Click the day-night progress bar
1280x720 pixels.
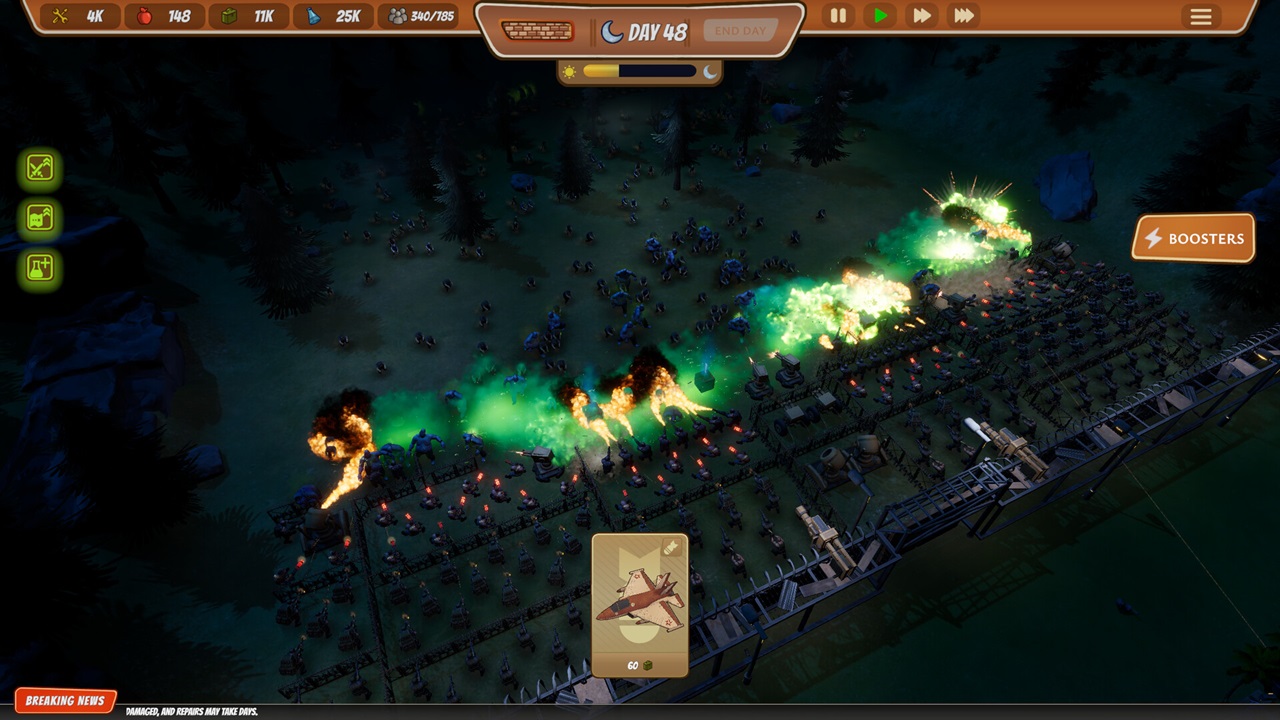coord(640,70)
